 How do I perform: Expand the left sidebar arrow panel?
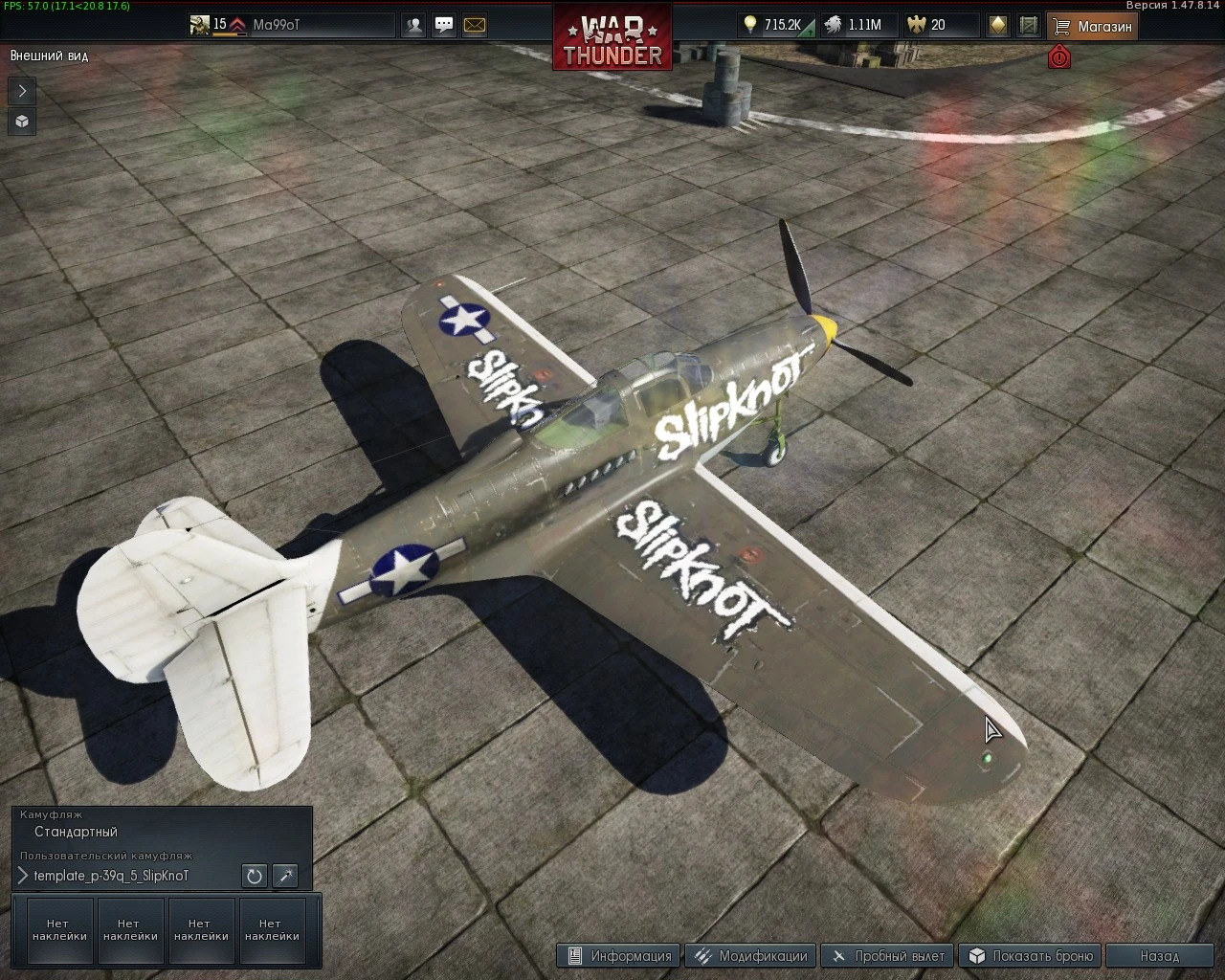pyautogui.click(x=21, y=91)
